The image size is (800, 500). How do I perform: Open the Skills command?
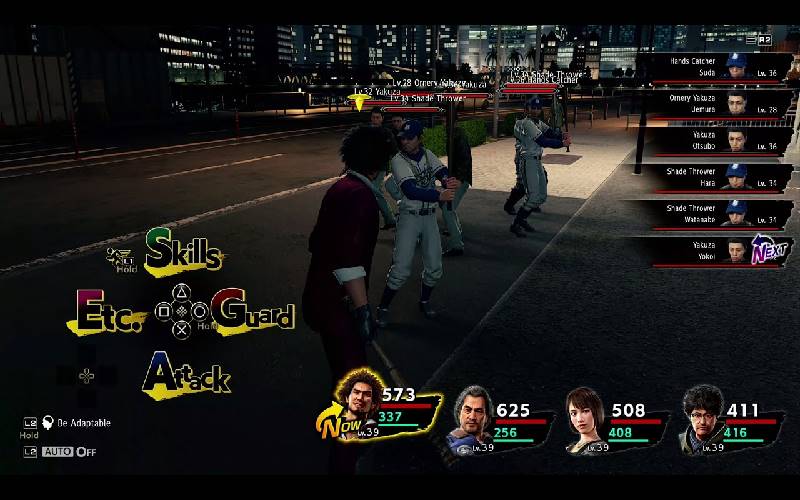182,251
